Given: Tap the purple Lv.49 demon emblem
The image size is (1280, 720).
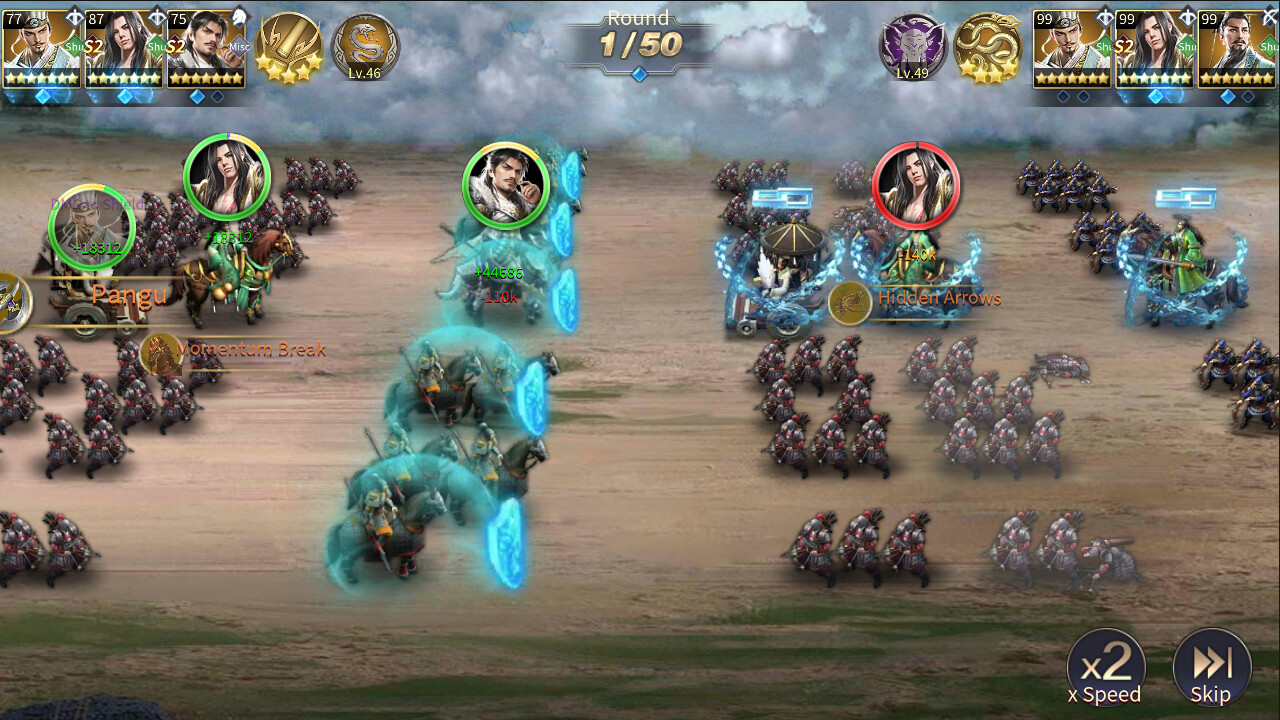Looking at the screenshot, I should (x=912, y=45).
